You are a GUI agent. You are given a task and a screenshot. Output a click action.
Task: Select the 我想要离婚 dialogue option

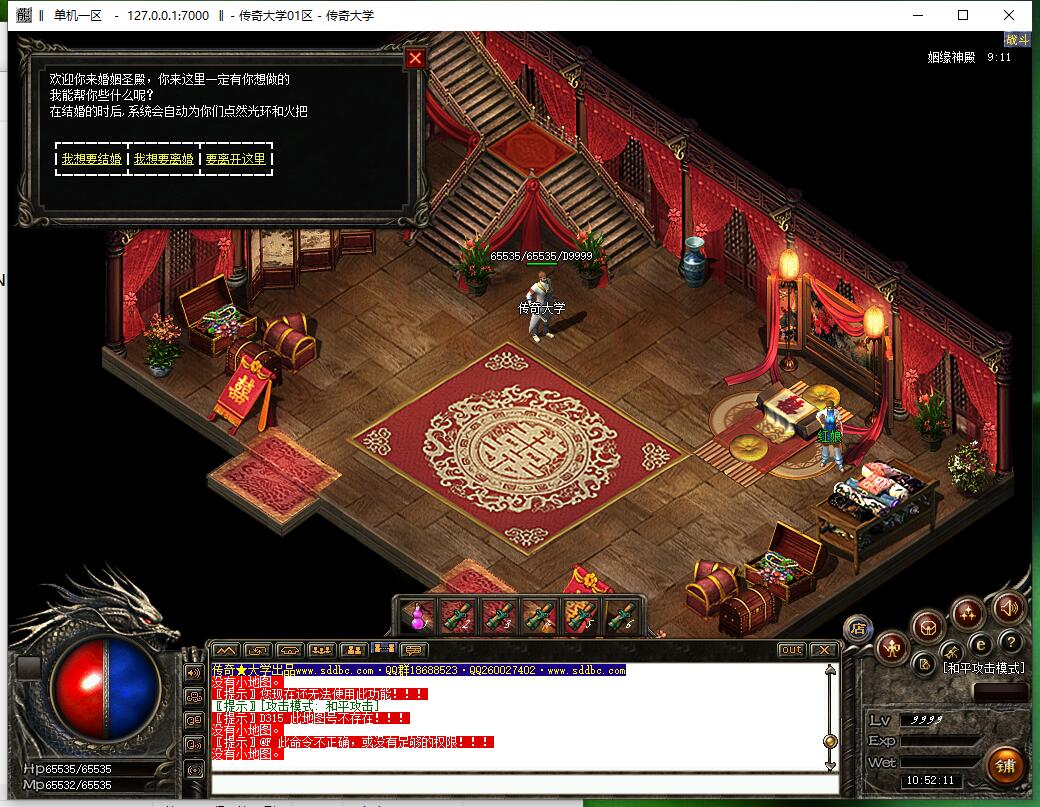coord(164,159)
